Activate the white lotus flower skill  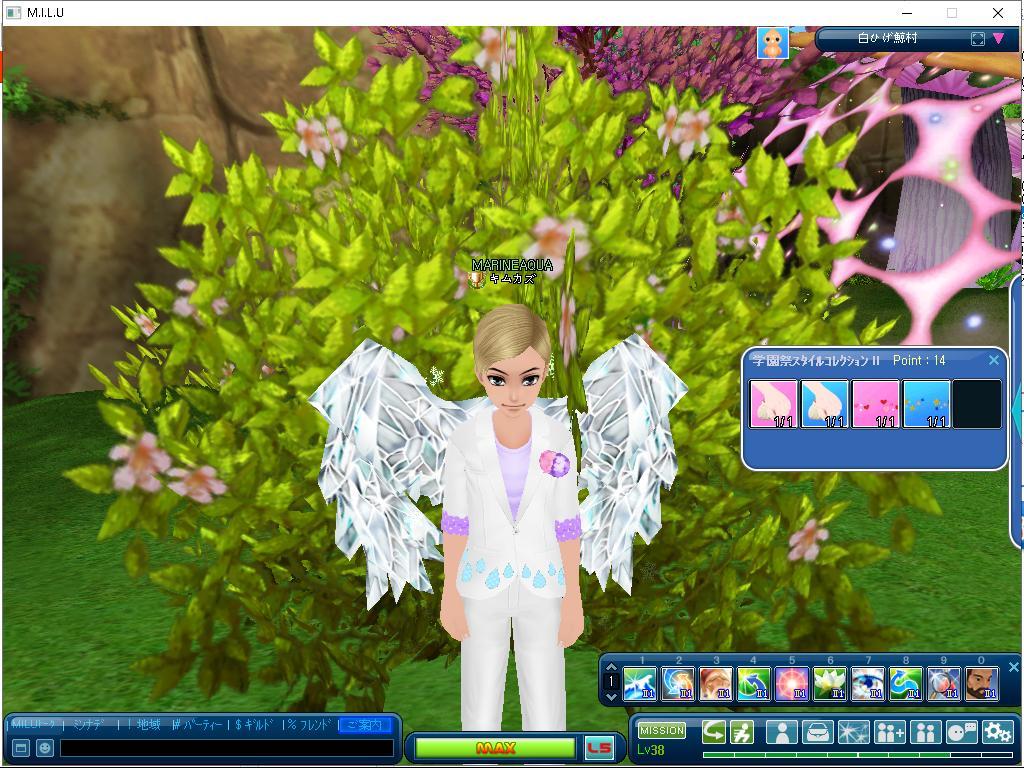point(829,684)
